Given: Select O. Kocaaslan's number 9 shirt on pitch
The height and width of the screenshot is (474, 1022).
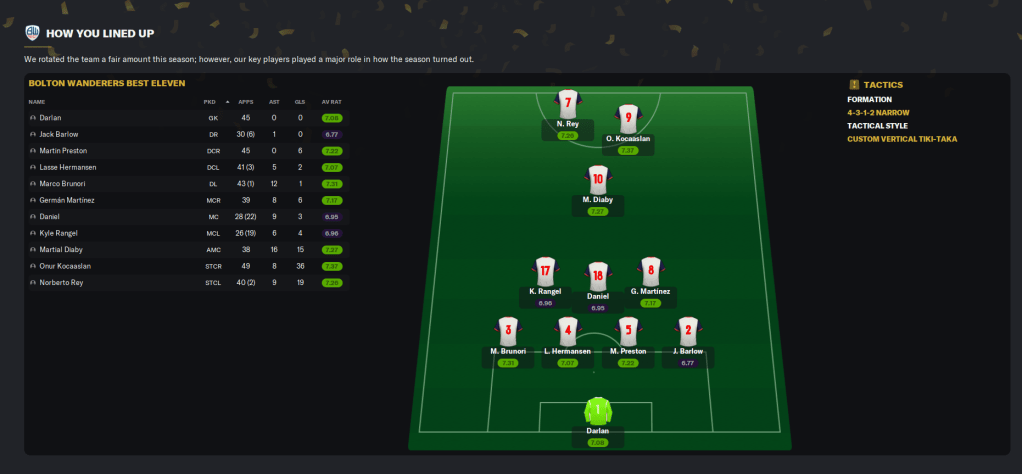Looking at the screenshot, I should pyautogui.click(x=627, y=118).
